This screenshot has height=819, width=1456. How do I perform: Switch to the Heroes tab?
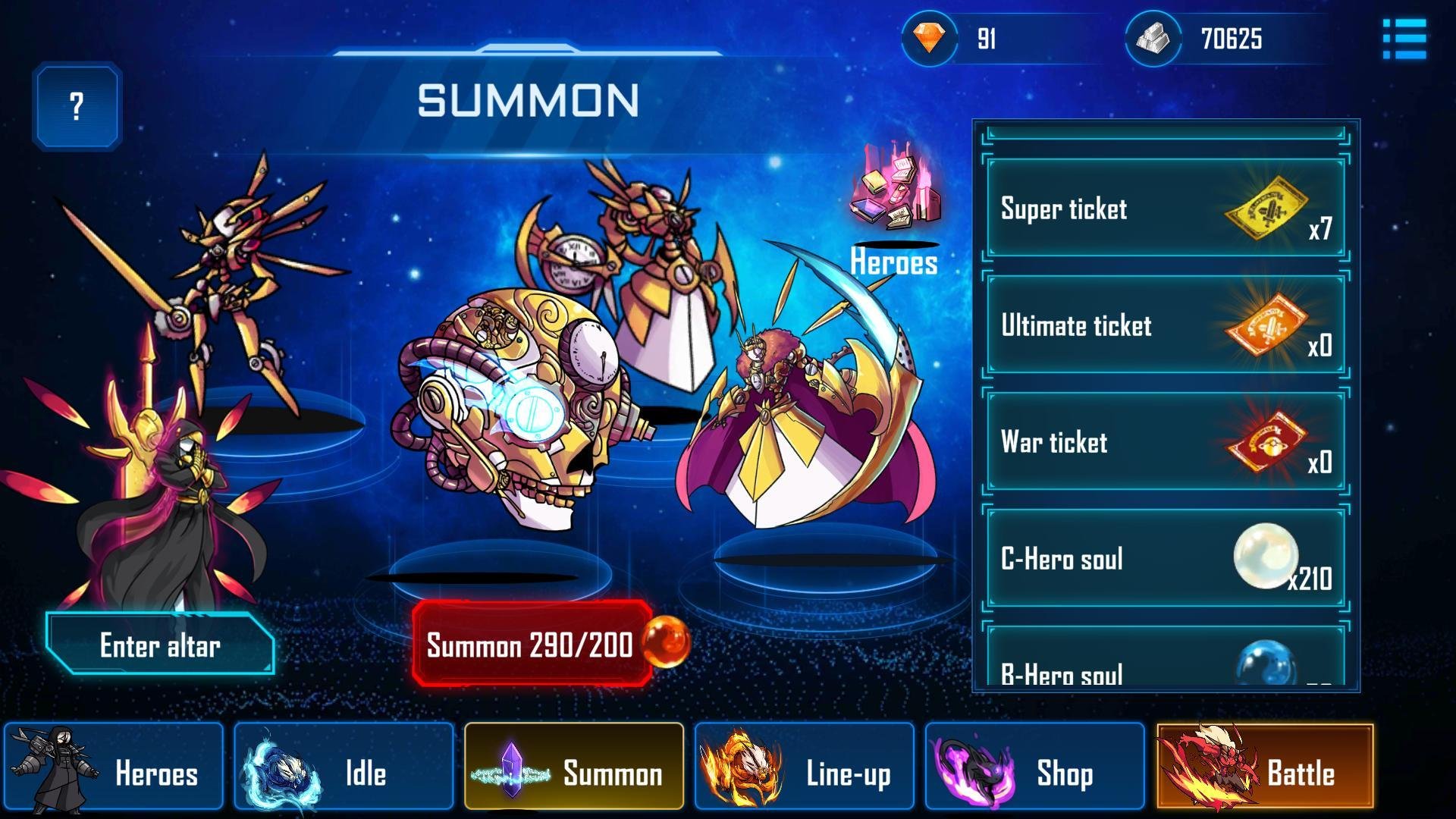tap(114, 767)
